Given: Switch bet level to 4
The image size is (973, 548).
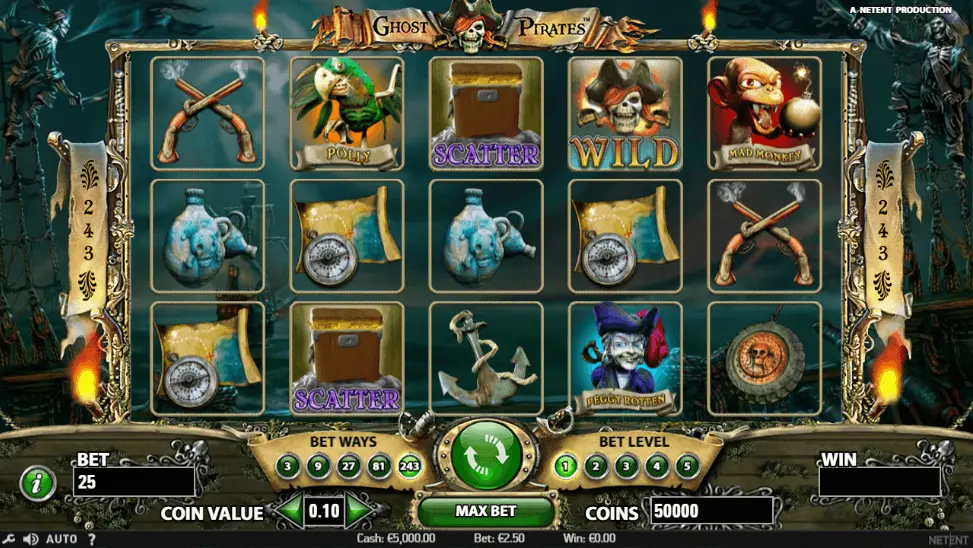Looking at the screenshot, I should point(656,466).
